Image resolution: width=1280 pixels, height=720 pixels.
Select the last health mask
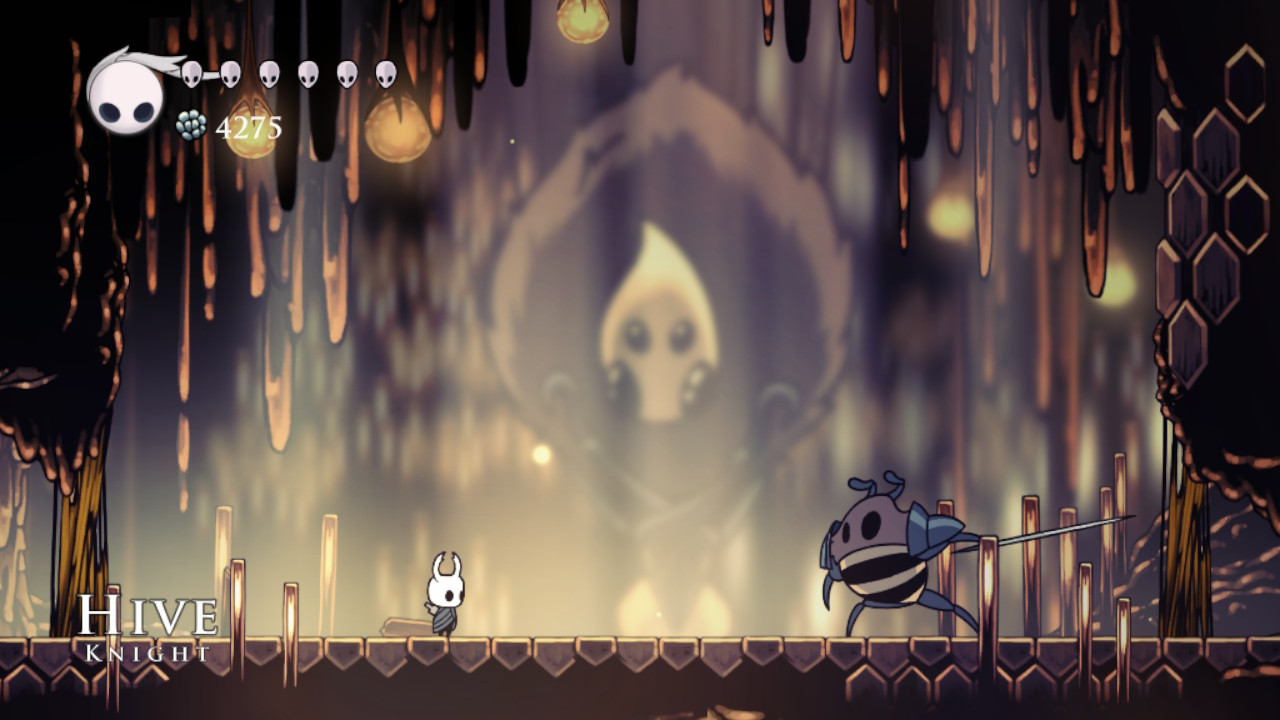(384, 74)
